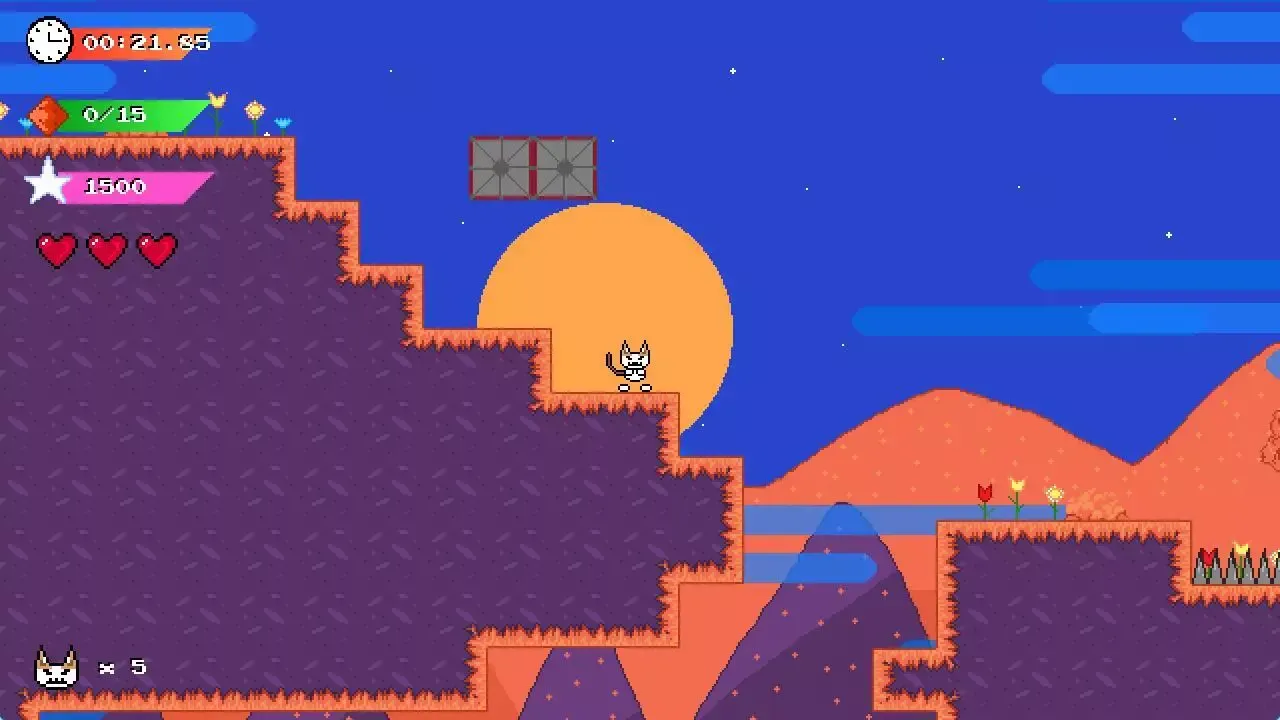Viewport: 1280px width, 720px height.
Task: Click the yellow tulip beside the red one
Action: click(1017, 487)
